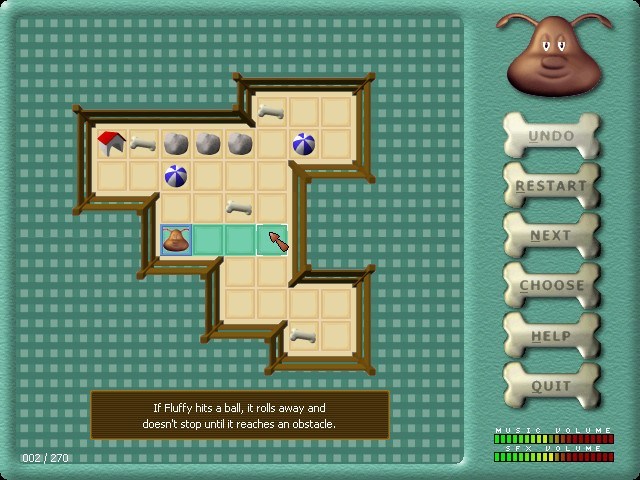Restart the current level
The image size is (640, 480).
[551, 186]
